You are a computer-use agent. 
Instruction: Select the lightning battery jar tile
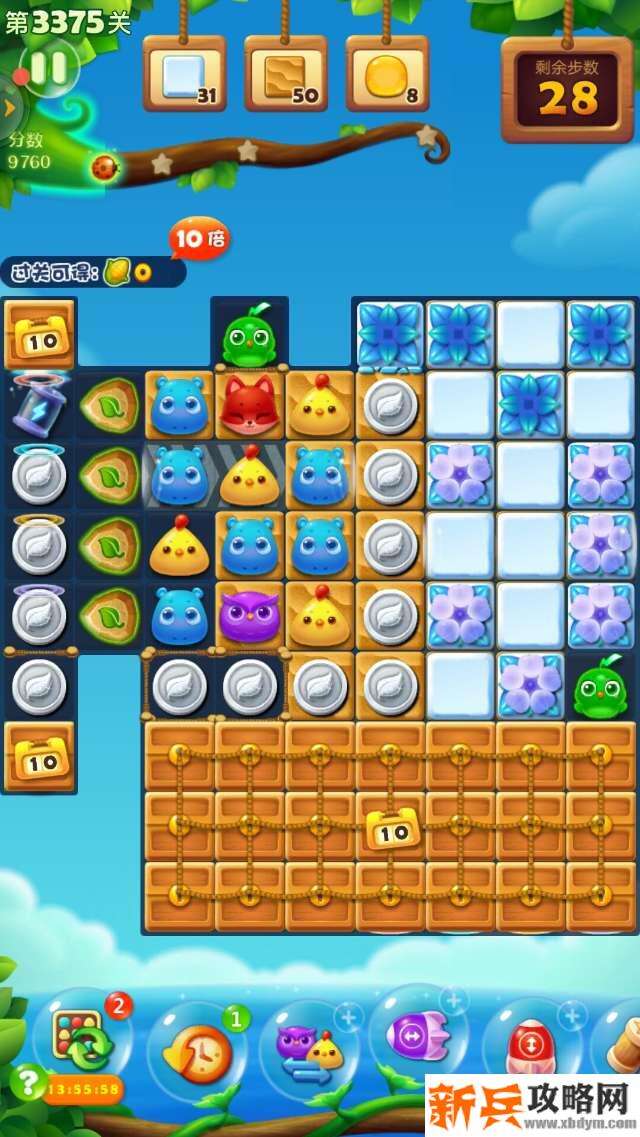(39, 406)
